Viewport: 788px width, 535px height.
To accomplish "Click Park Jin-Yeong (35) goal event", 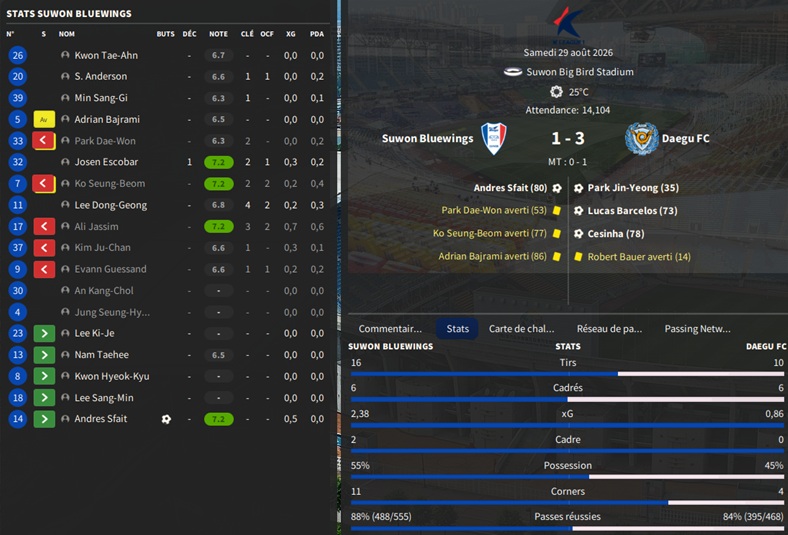I will 633,188.
